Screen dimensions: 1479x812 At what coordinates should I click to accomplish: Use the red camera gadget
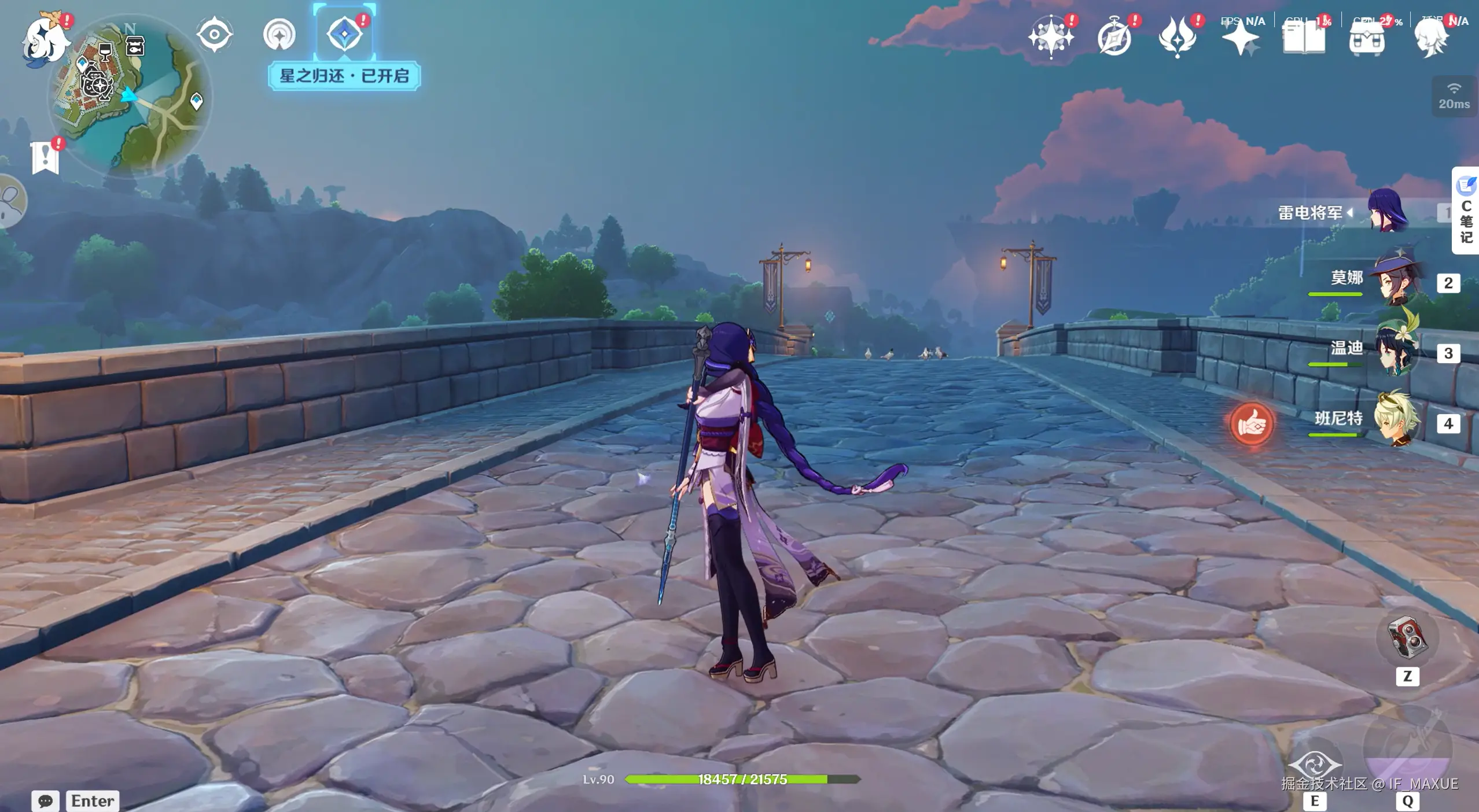(1407, 638)
